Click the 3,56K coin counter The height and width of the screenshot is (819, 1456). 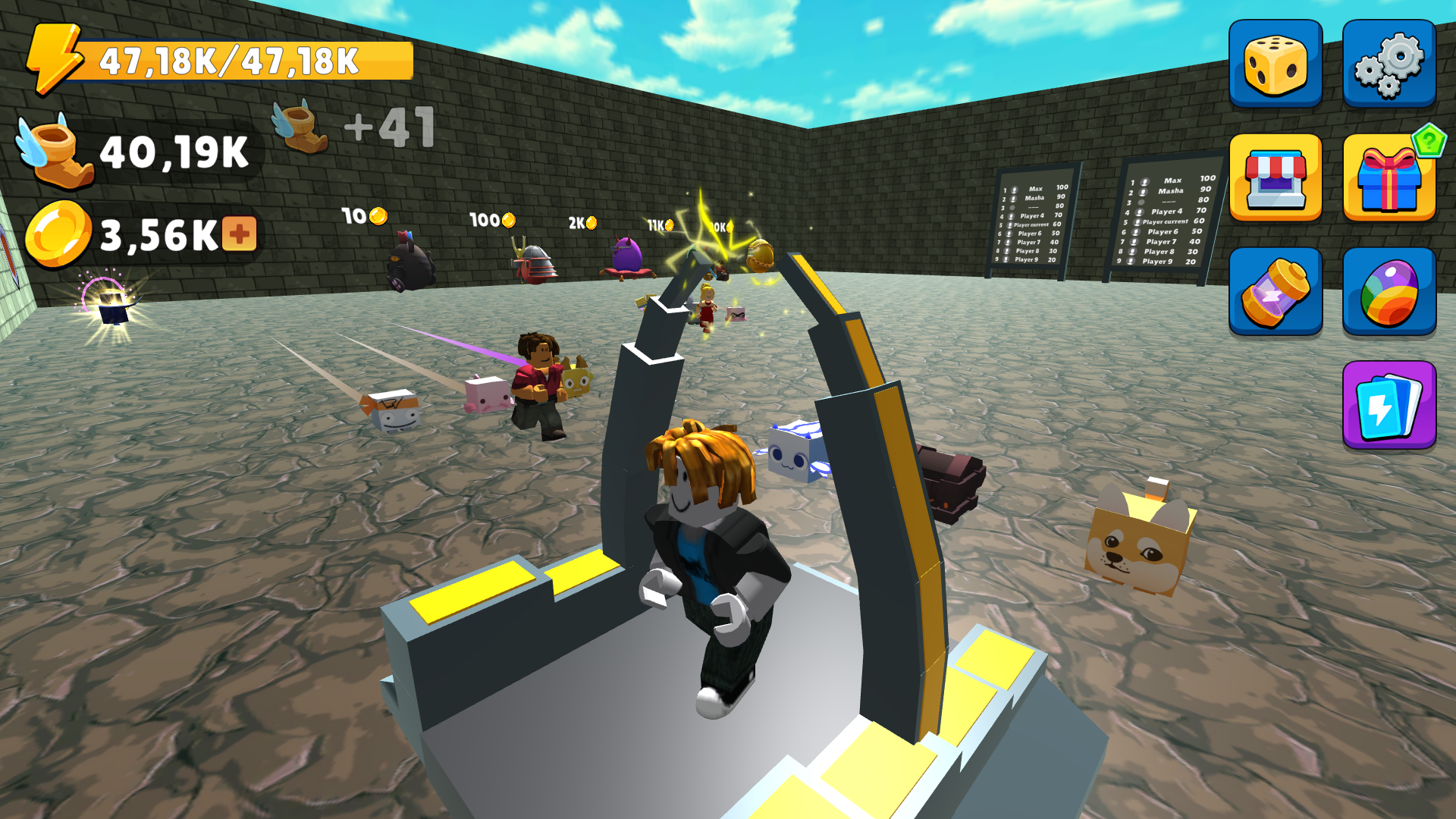point(144,231)
